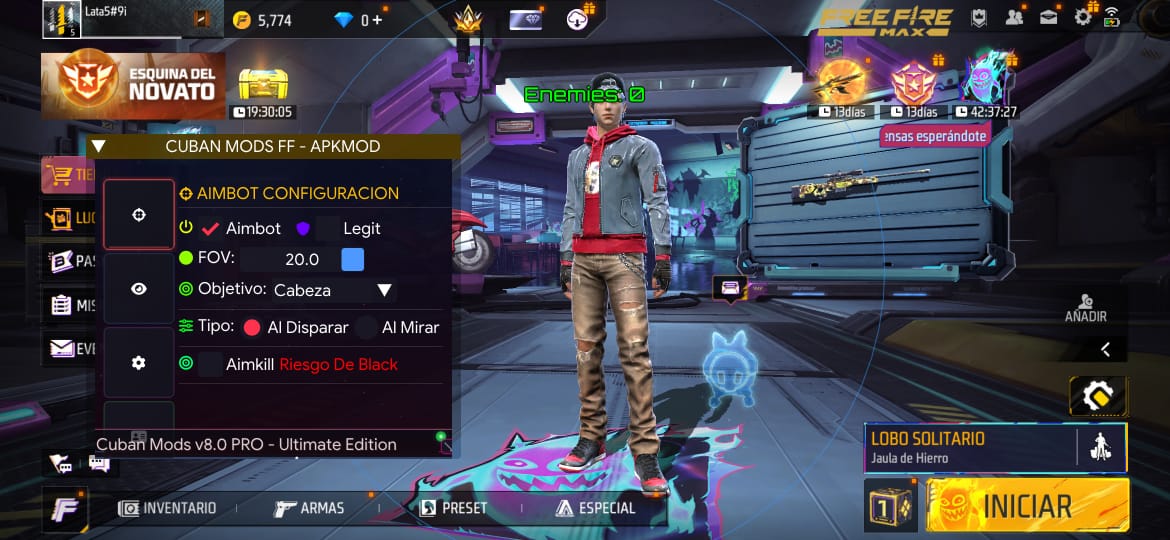1170x540 pixels.
Task: Collapse the Cuban Mods overlay panel
Action: tap(98, 146)
